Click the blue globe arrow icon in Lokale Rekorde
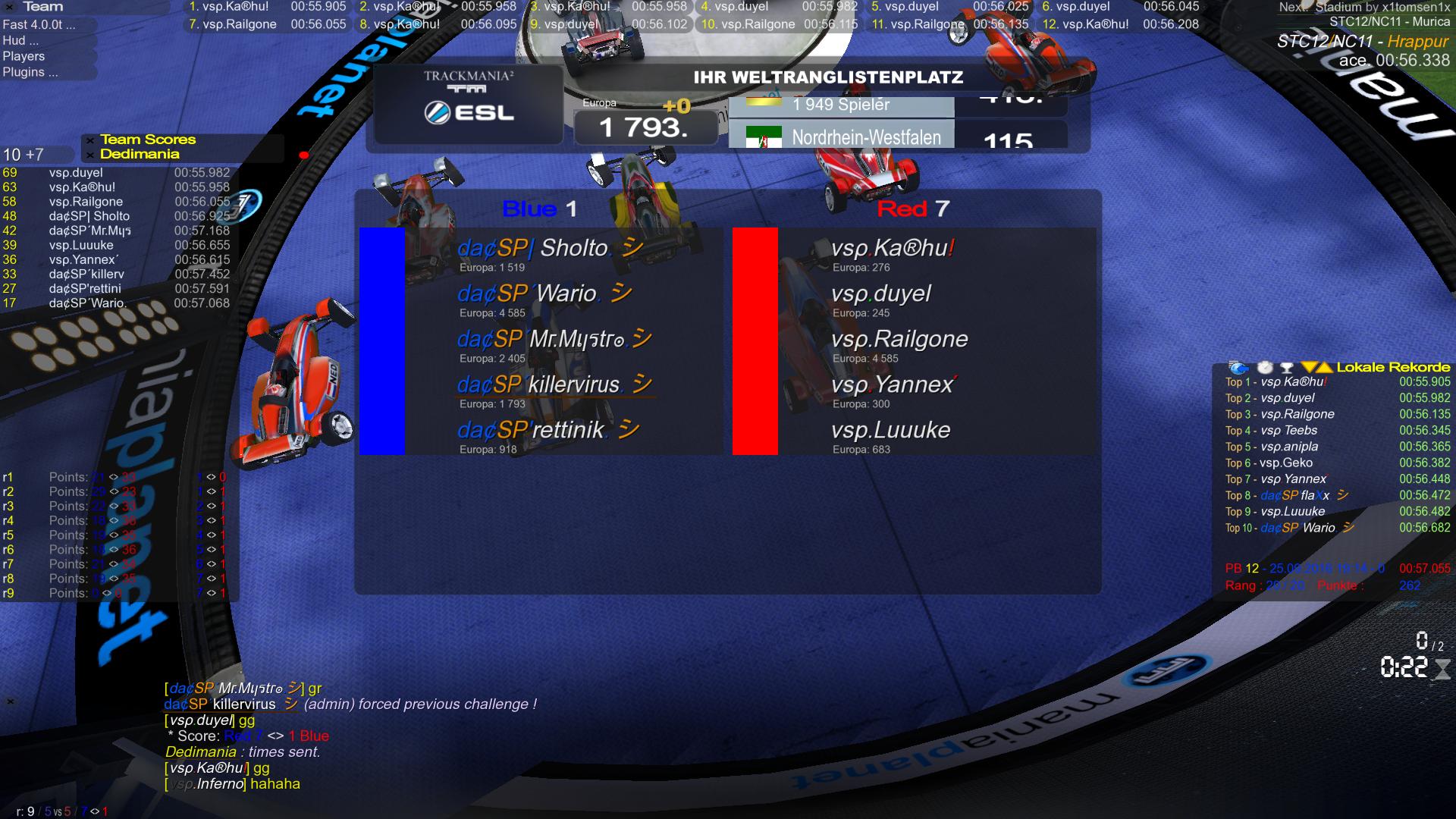This screenshot has height=819, width=1456. (x=1238, y=368)
